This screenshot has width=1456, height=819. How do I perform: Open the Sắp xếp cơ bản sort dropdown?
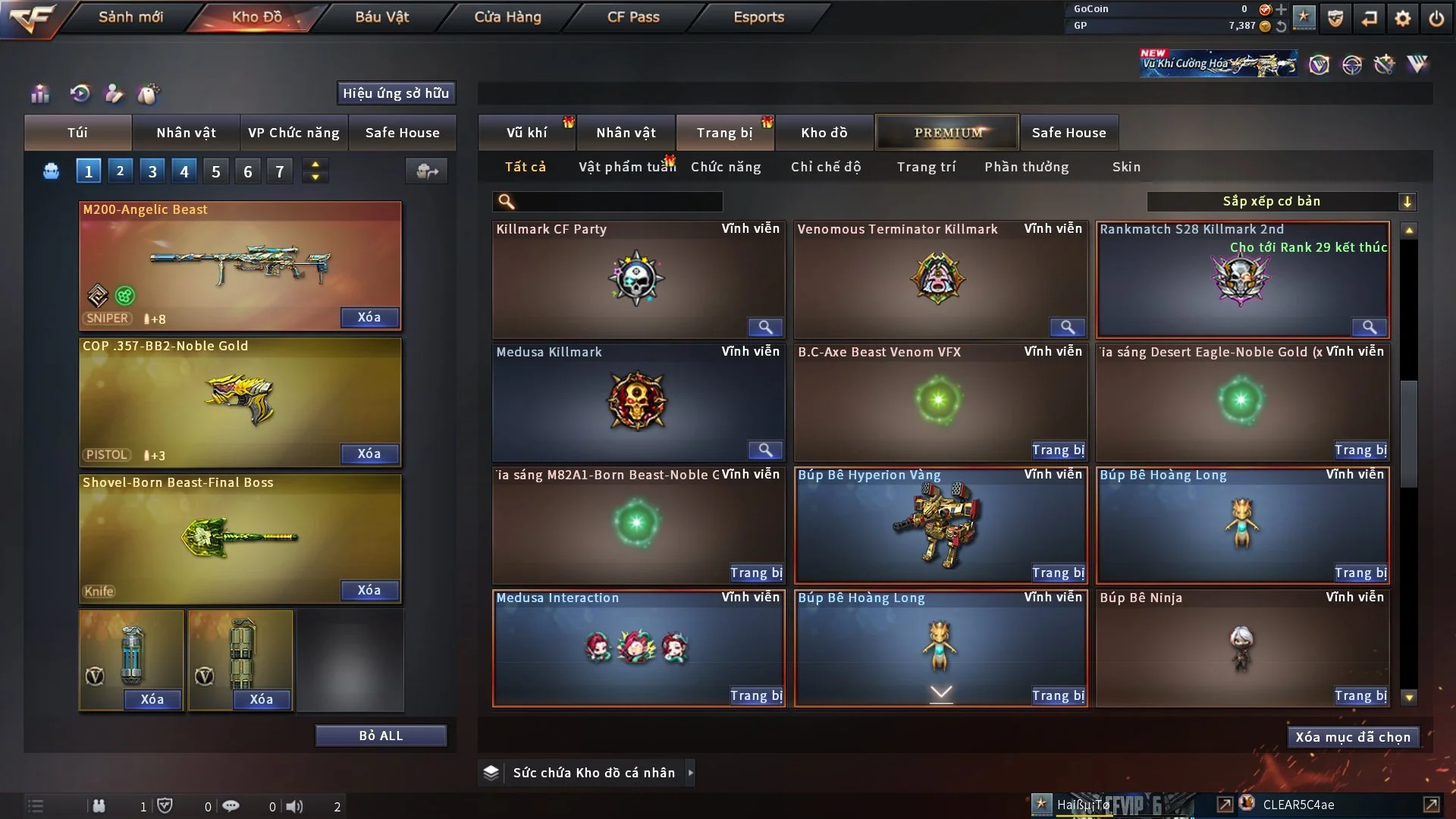point(1281,201)
